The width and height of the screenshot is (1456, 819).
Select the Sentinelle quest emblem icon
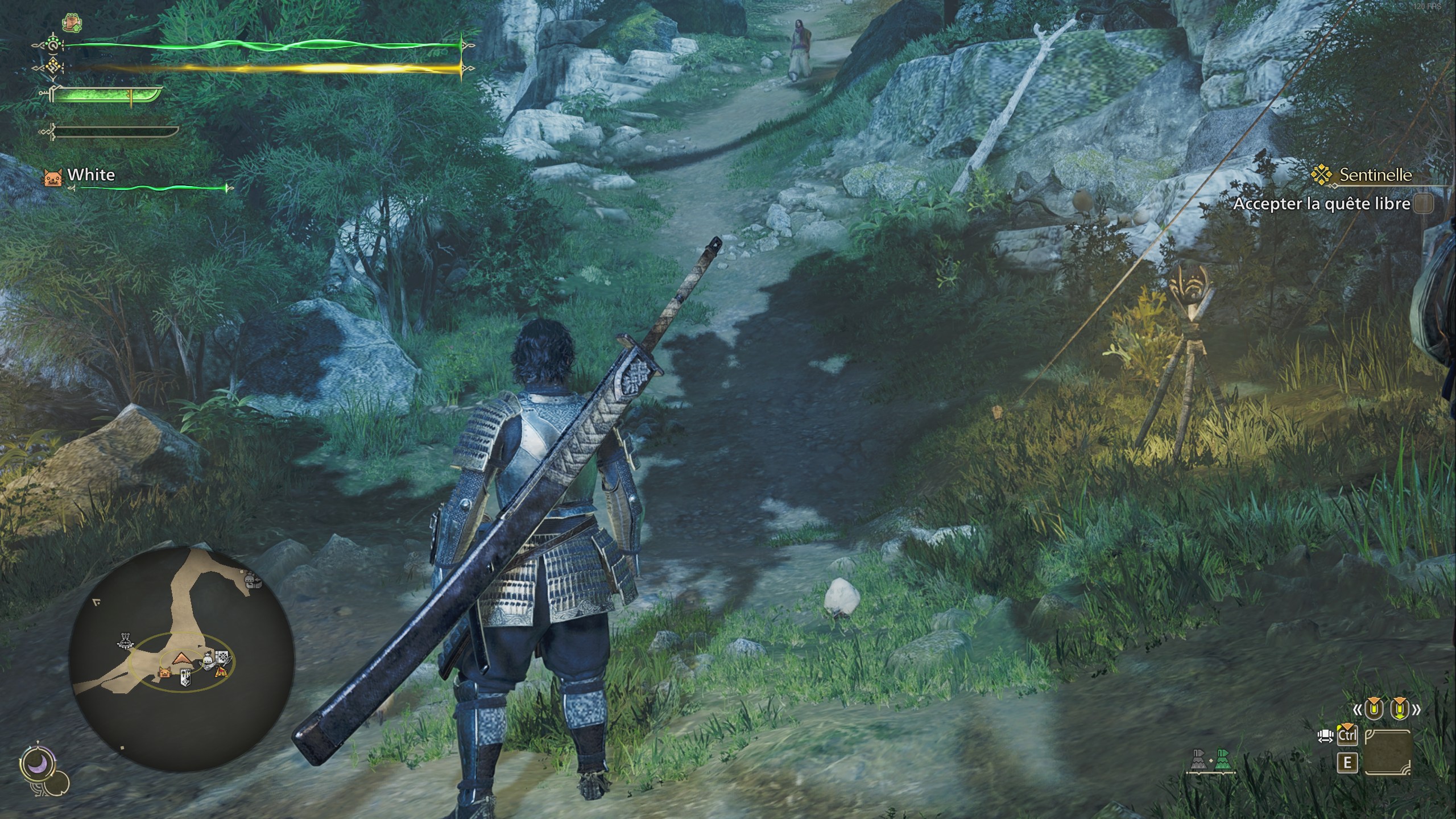click(1322, 174)
